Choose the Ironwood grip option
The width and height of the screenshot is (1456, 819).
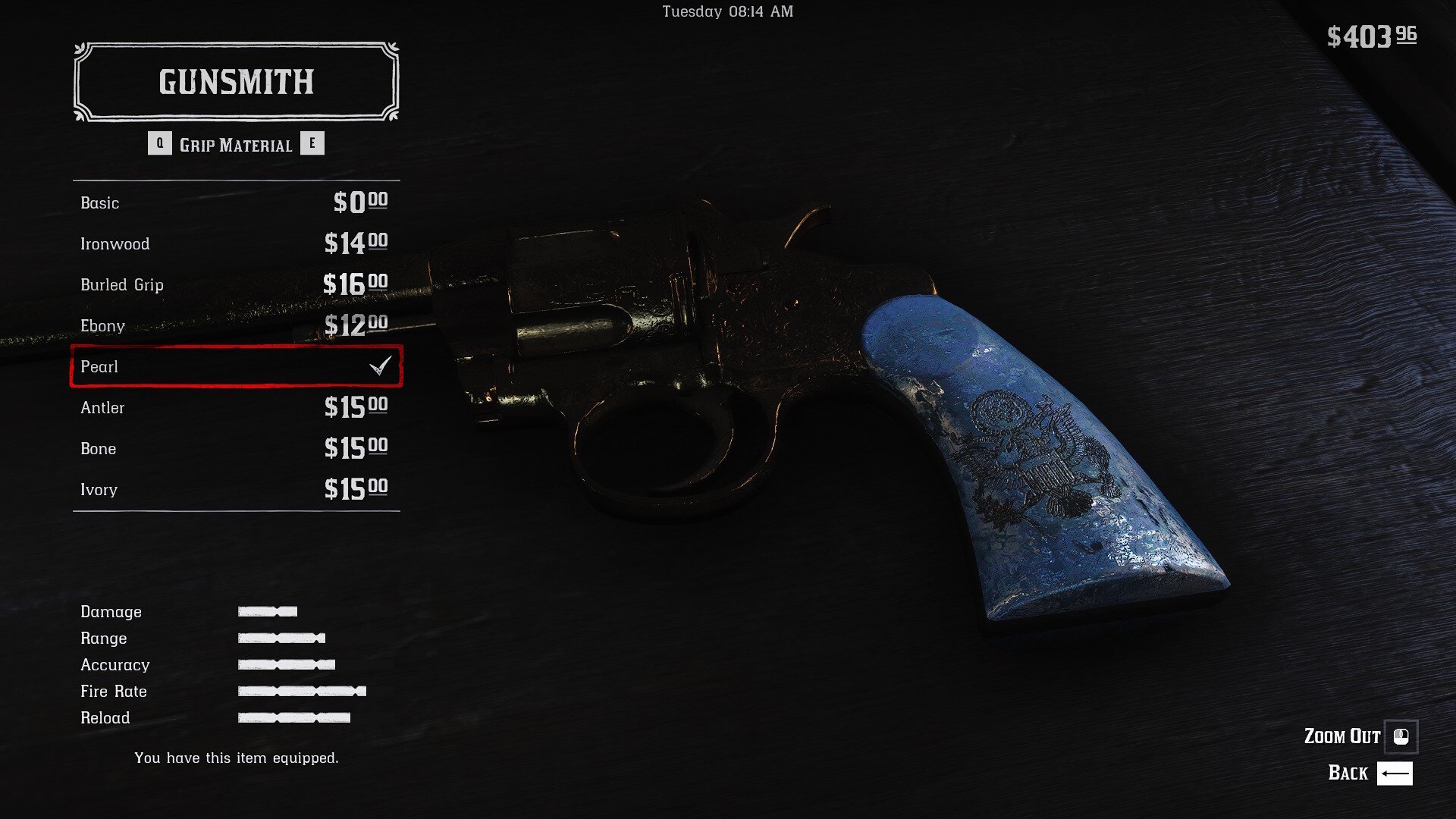[x=235, y=243]
